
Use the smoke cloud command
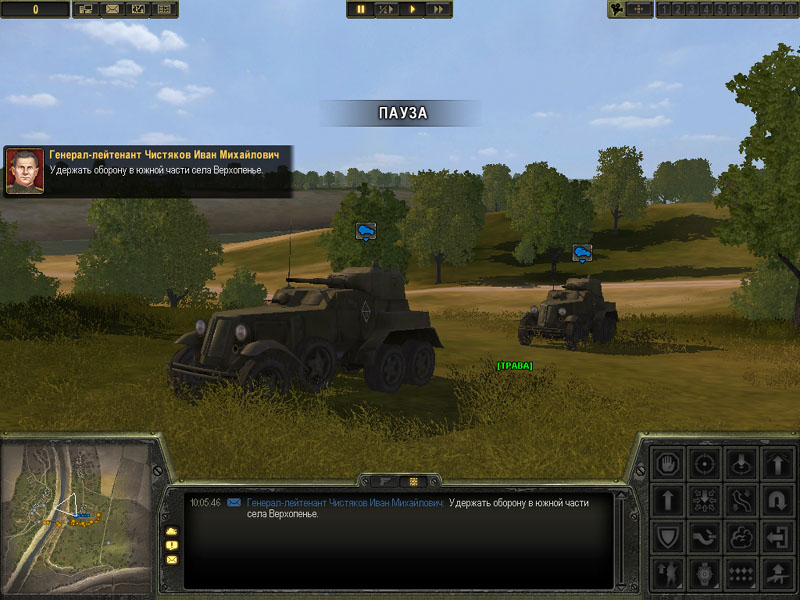(x=741, y=537)
